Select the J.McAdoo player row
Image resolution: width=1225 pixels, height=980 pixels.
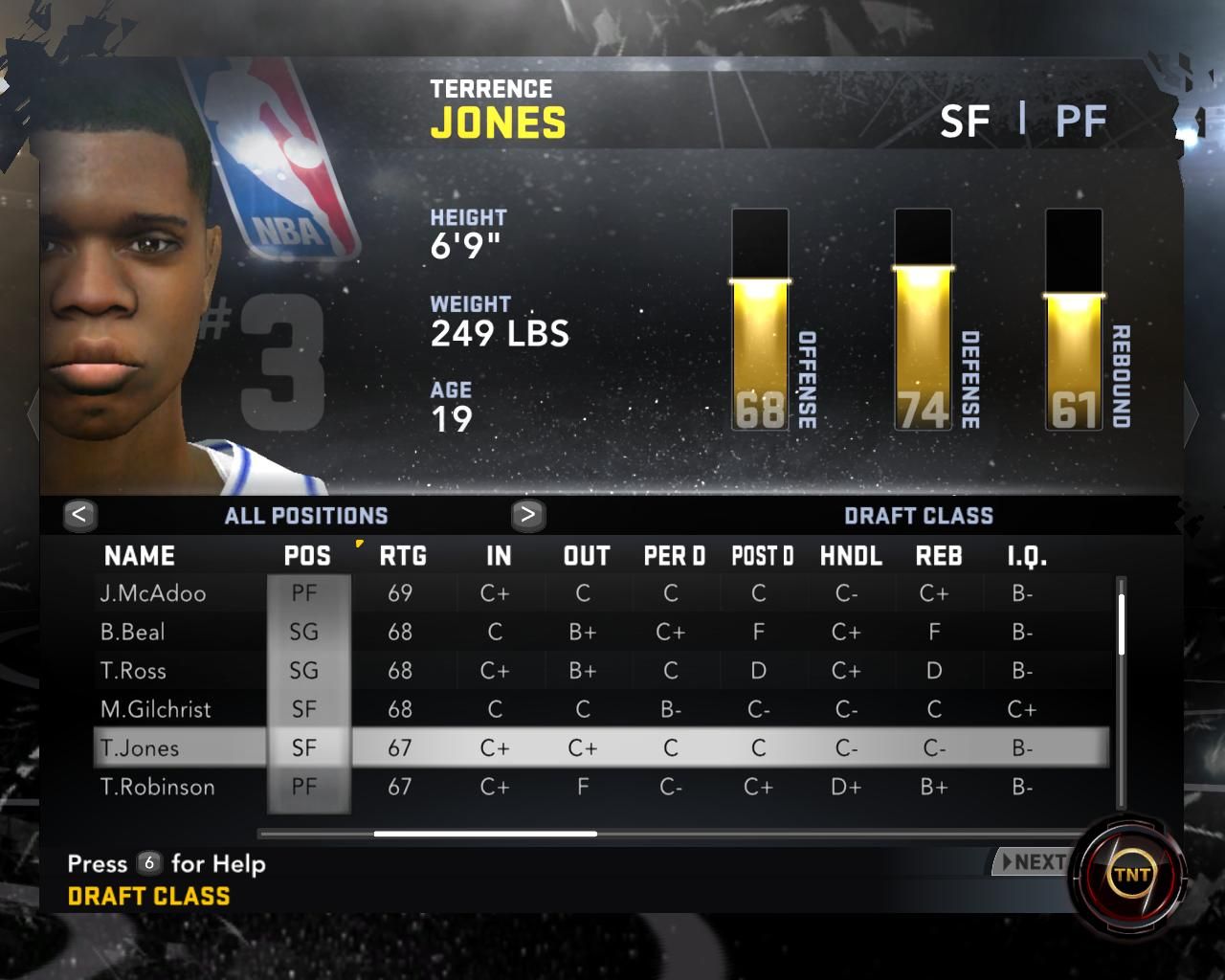(x=153, y=593)
